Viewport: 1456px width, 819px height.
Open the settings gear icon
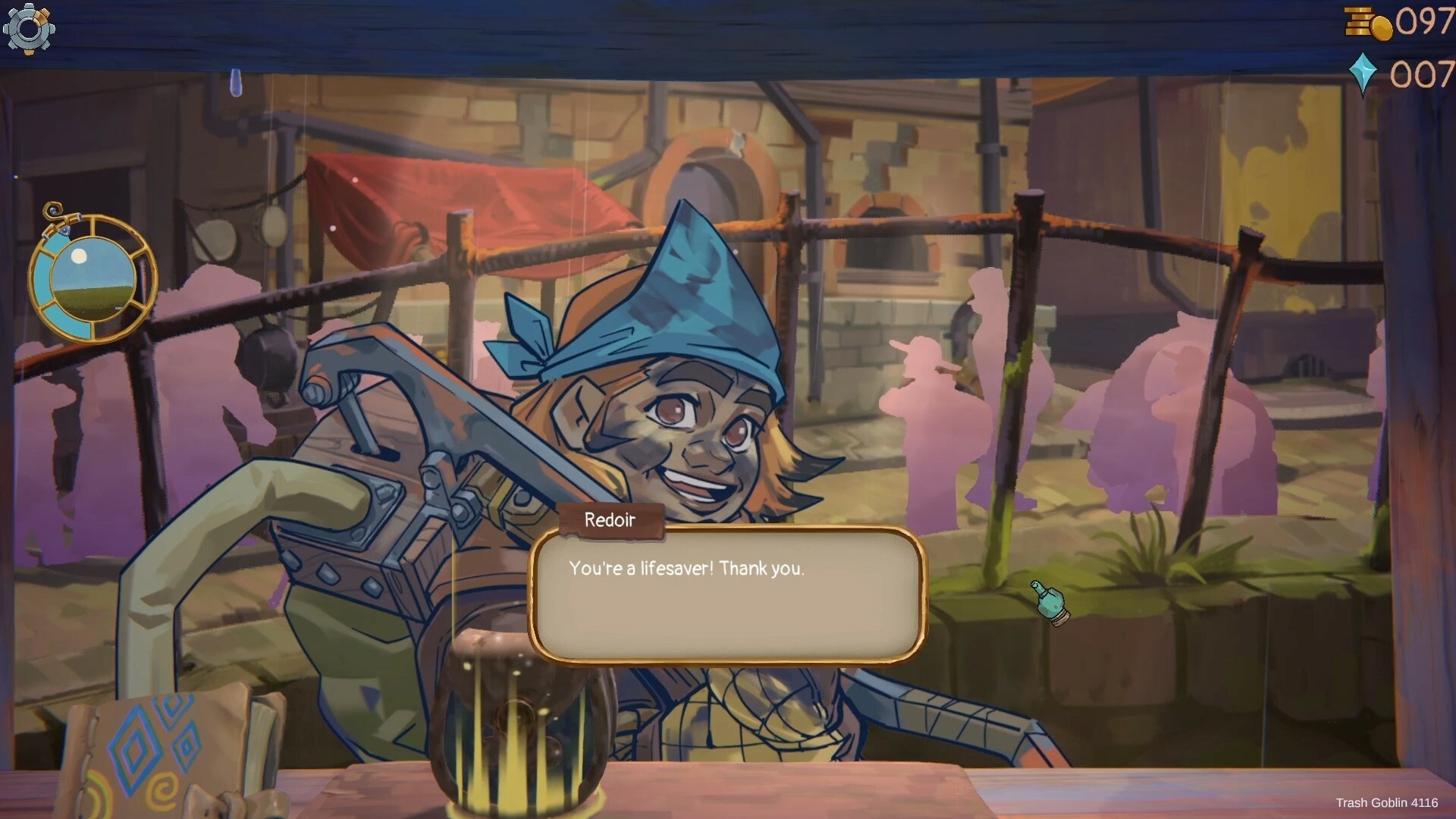29,29
